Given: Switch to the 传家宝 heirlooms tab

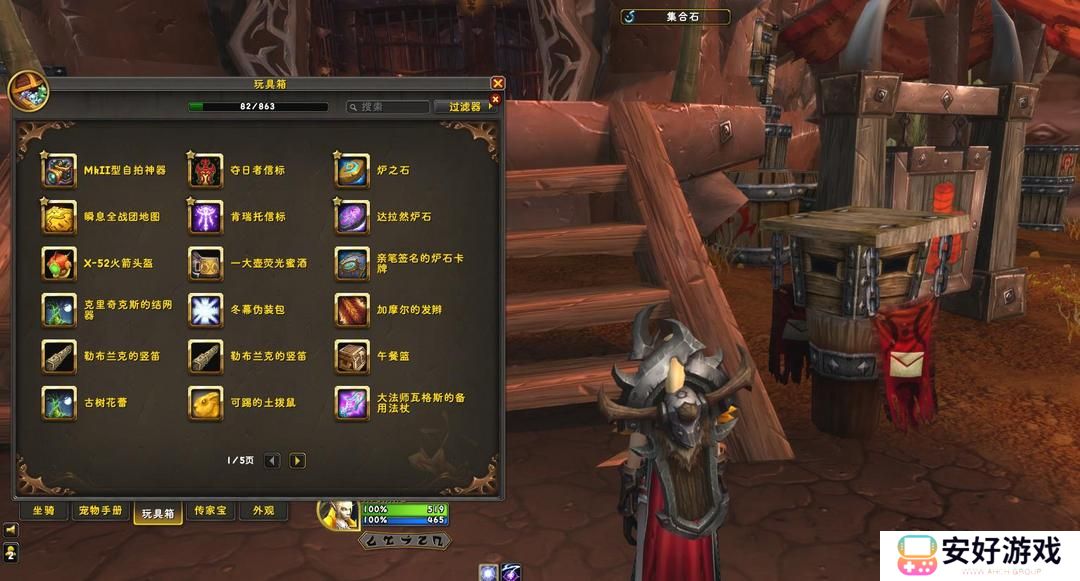Looking at the screenshot, I should (211, 511).
